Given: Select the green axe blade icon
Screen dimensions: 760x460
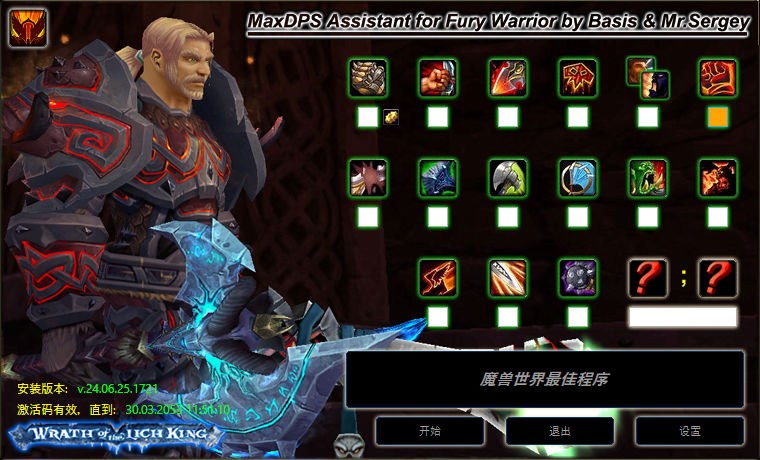Looking at the screenshot, I should point(508,177).
